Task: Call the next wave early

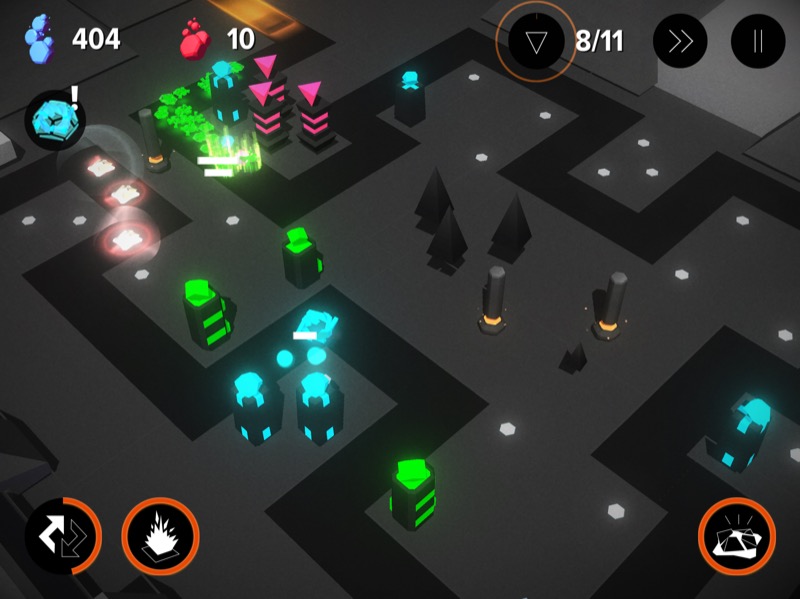Action: pyautogui.click(x=537, y=42)
